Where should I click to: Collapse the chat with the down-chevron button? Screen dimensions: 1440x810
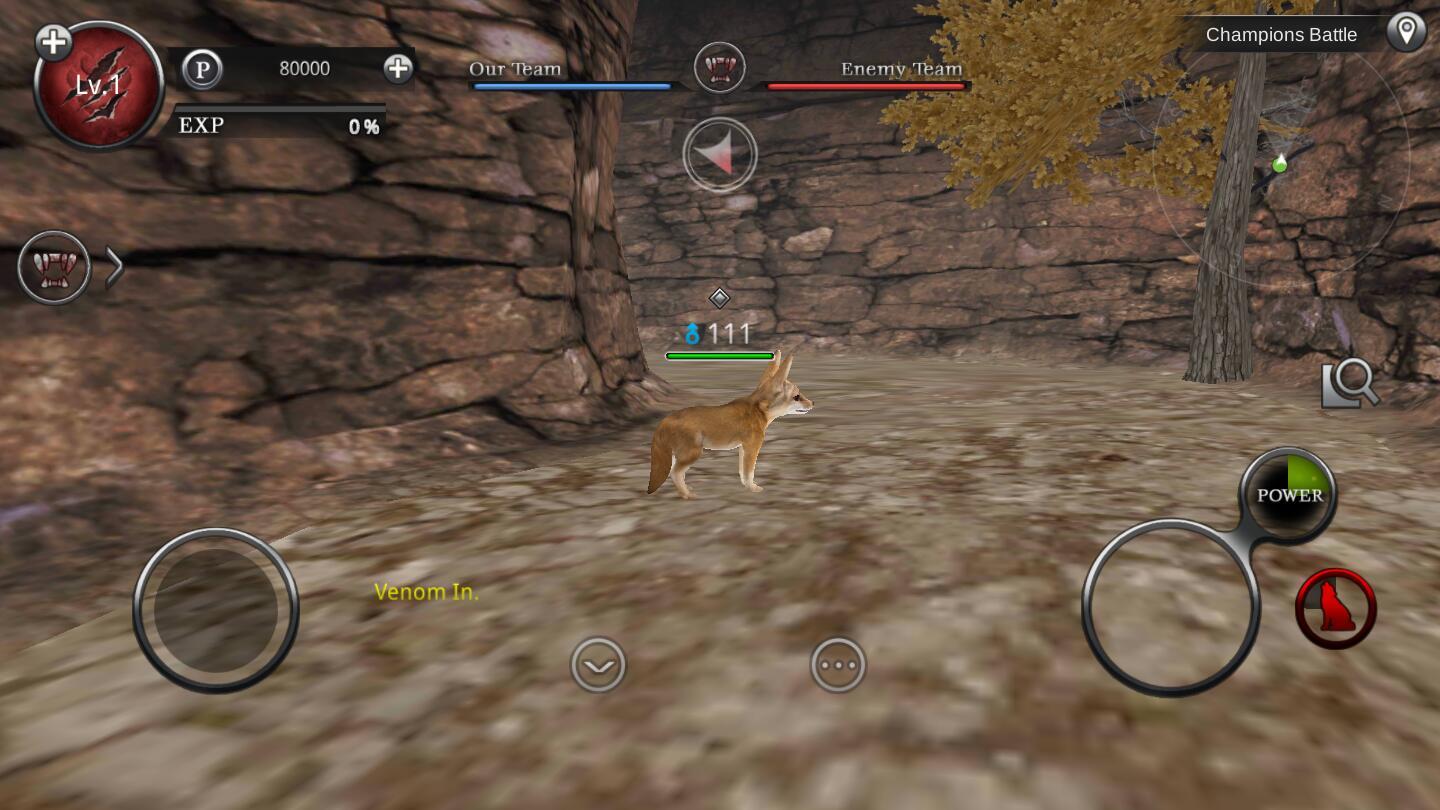pyautogui.click(x=598, y=665)
